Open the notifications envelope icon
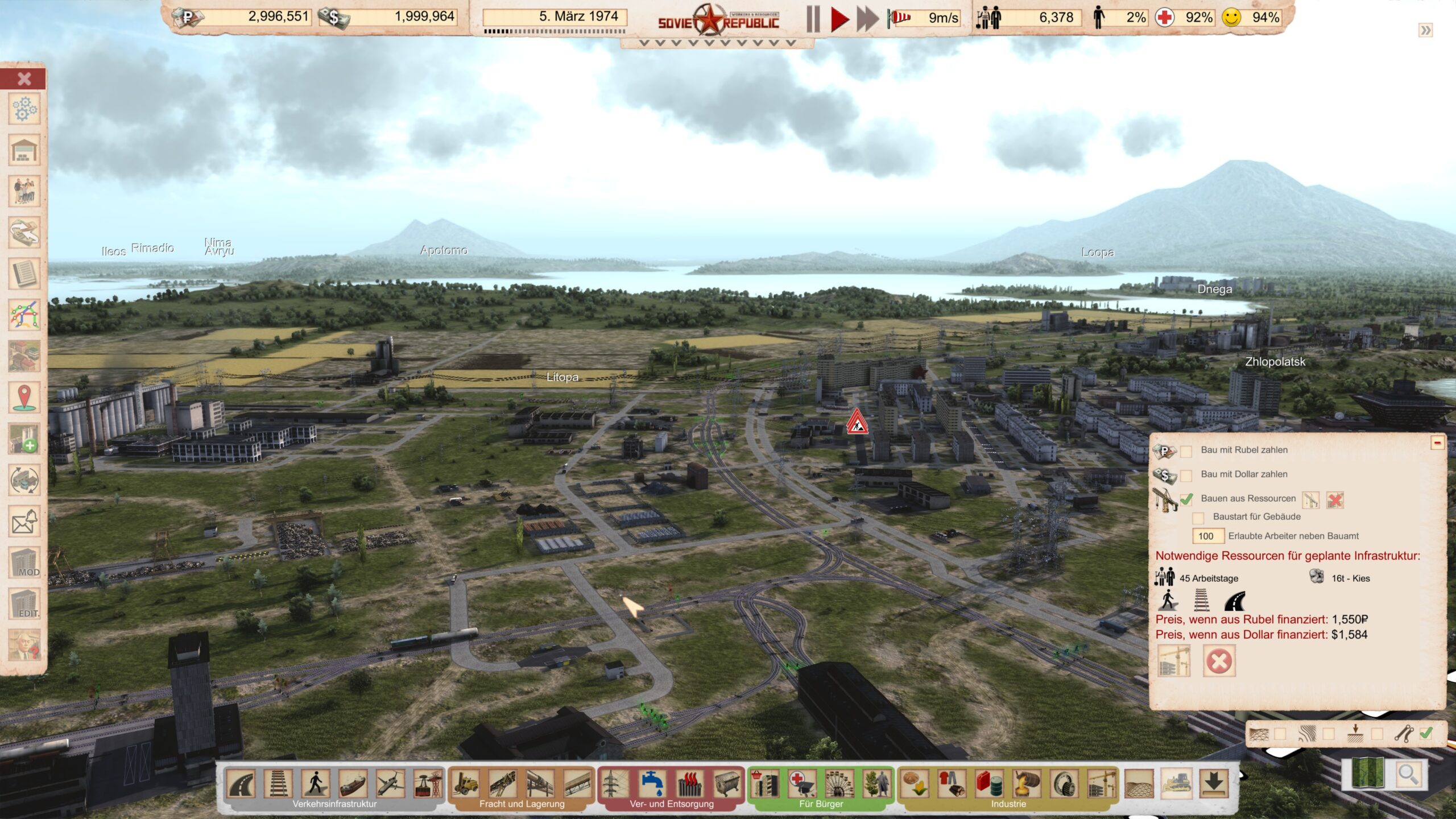Image resolution: width=1456 pixels, height=819 pixels. [x=24, y=520]
